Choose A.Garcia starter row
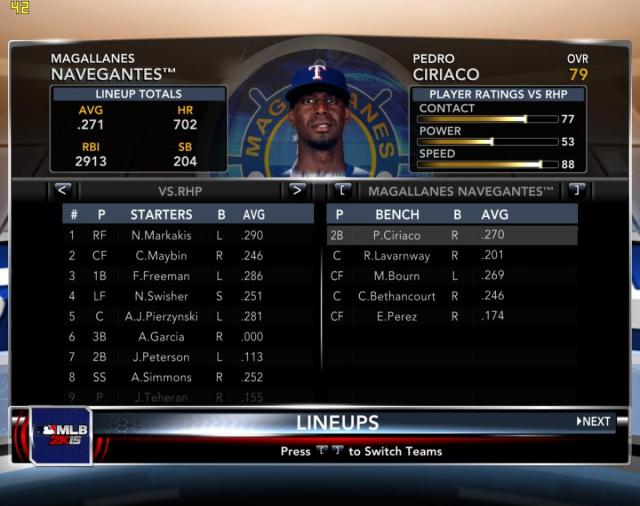Viewport: 640px width, 506px height. pos(161,337)
